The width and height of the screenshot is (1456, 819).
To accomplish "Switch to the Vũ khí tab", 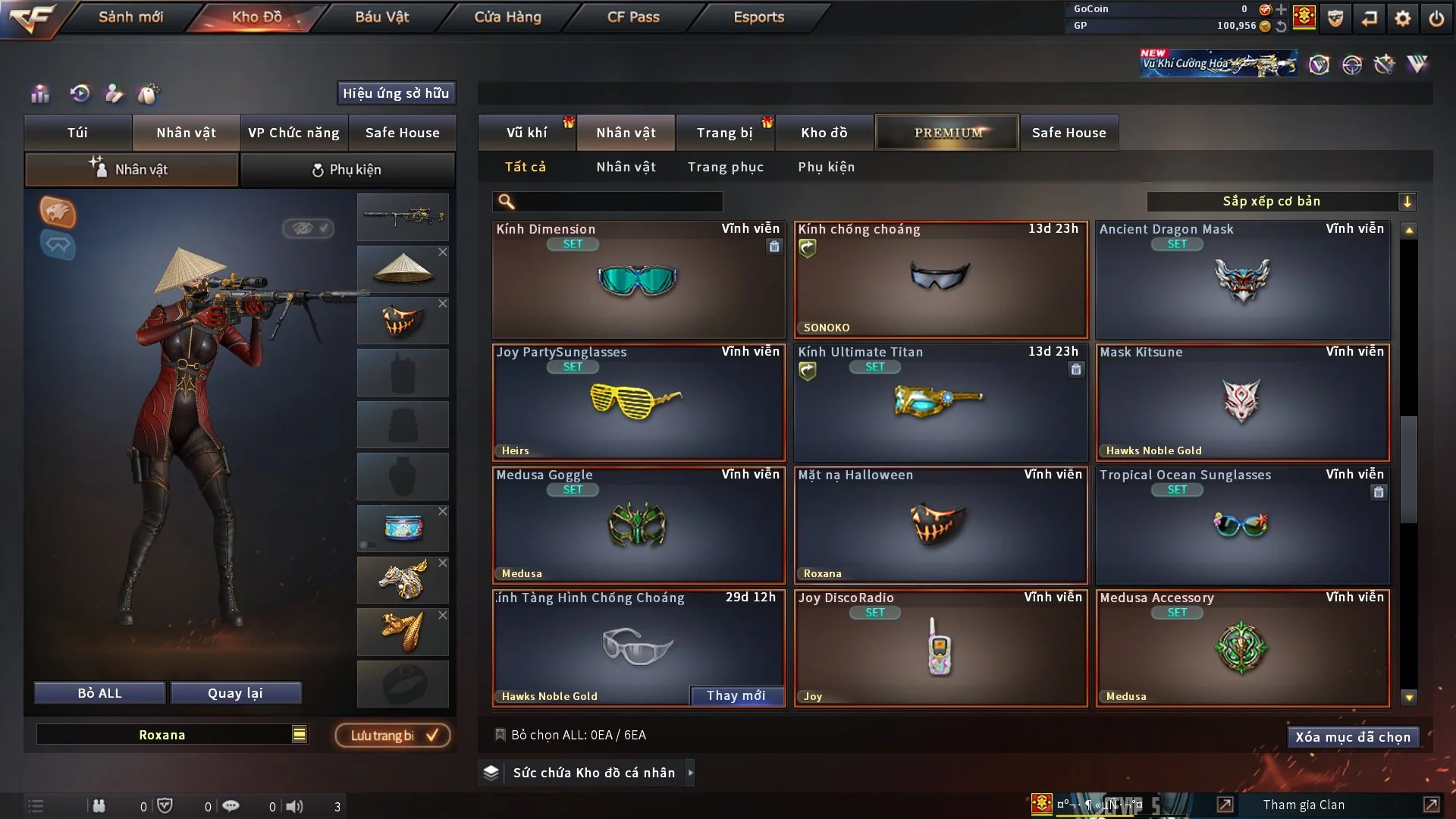I will click(x=526, y=133).
